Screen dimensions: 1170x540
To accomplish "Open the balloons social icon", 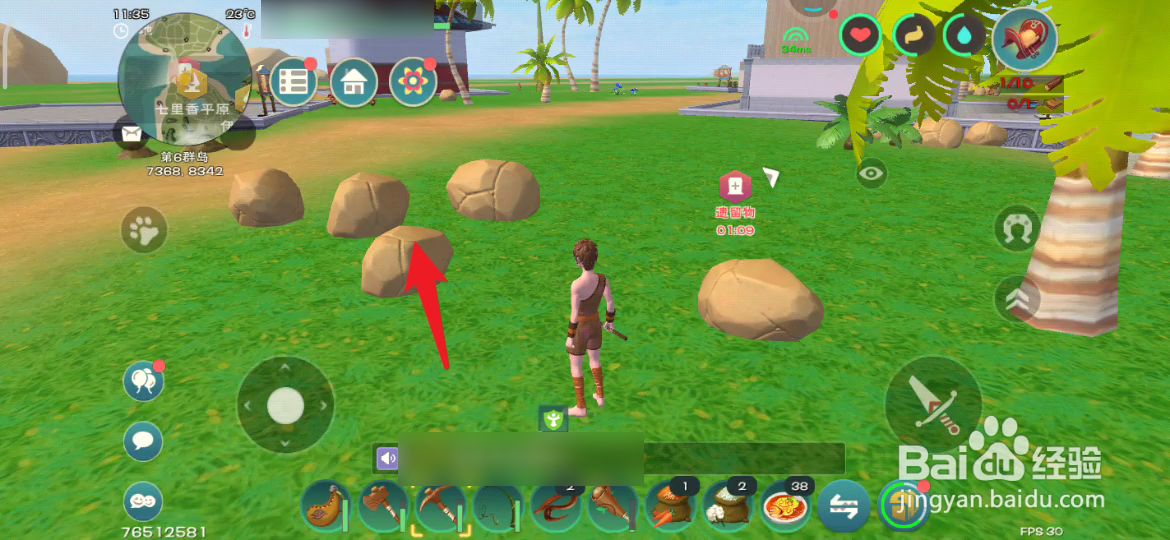I will coord(143,381).
